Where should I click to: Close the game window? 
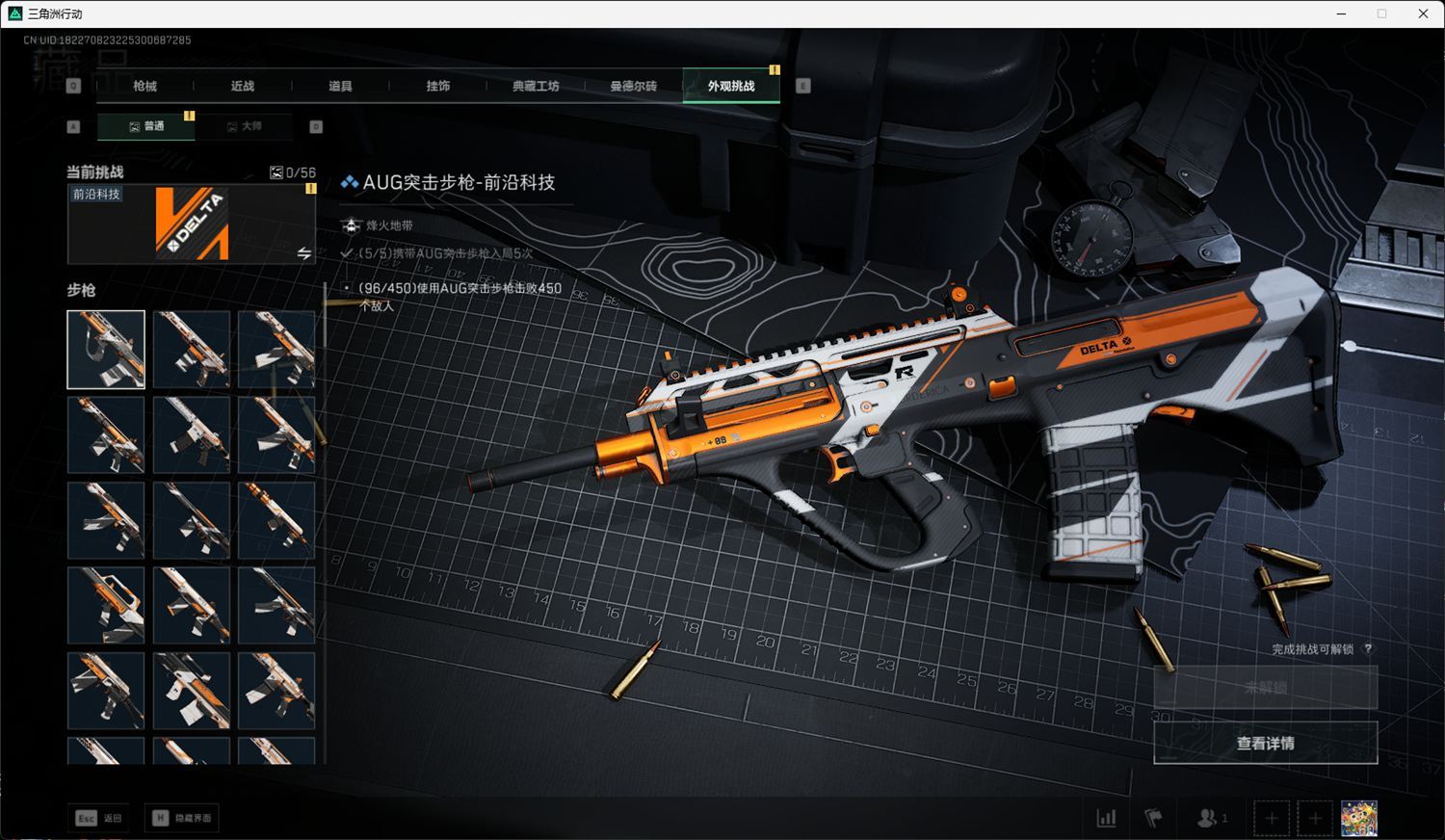(1423, 13)
